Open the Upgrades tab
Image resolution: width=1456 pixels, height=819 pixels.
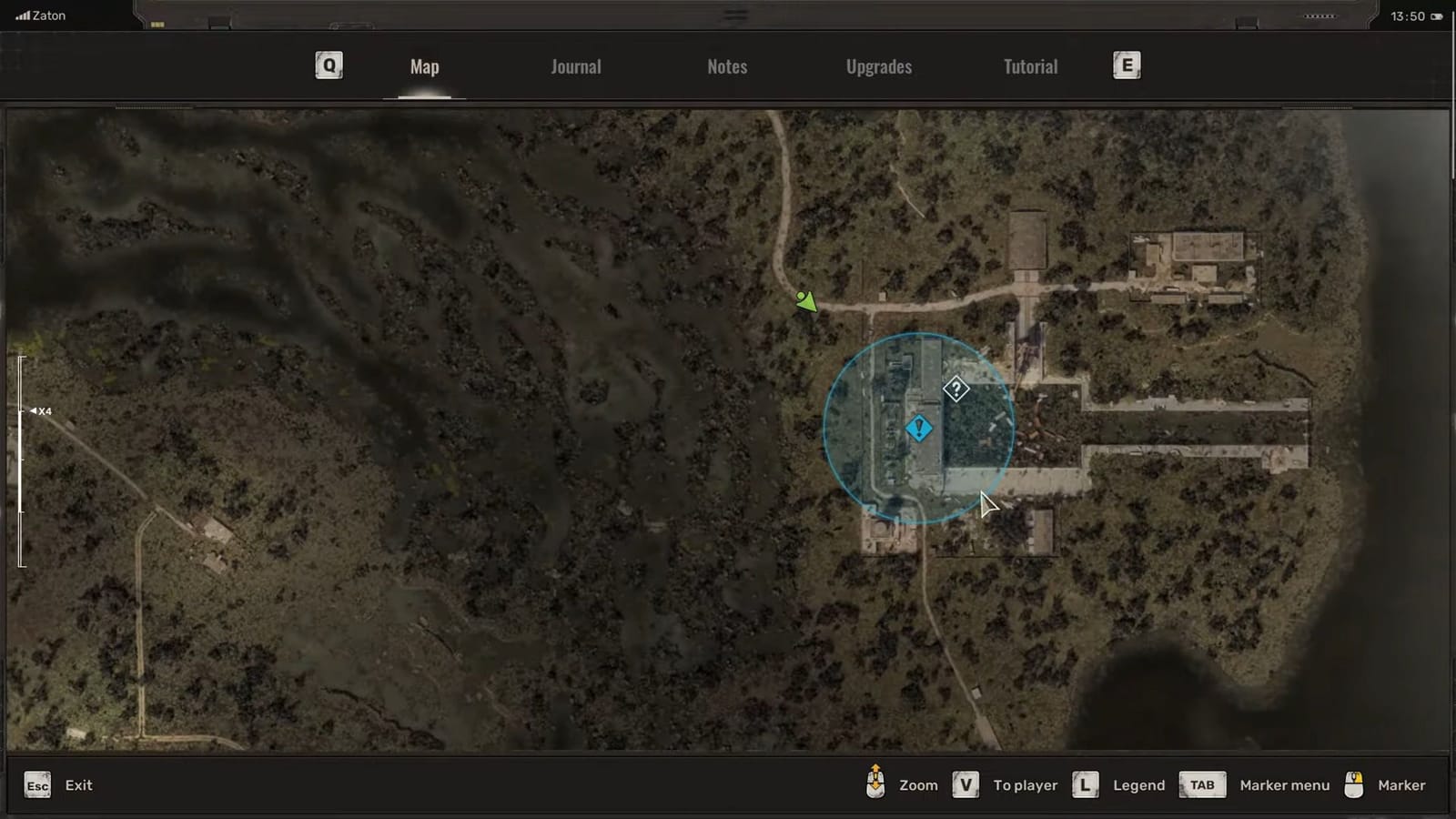coord(877,66)
